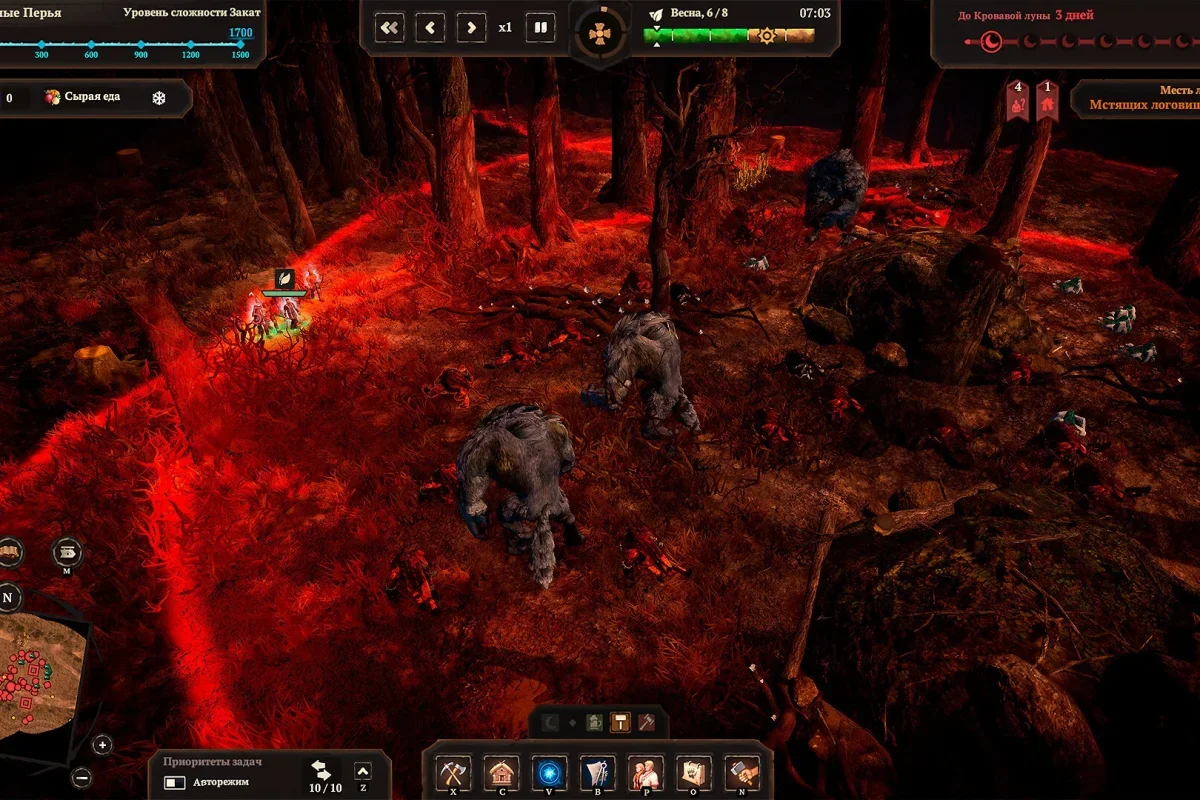Image resolution: width=1200 pixels, height=800 pixels.
Task: Switch to the crescent moon sleep mode
Action: pyautogui.click(x=551, y=722)
